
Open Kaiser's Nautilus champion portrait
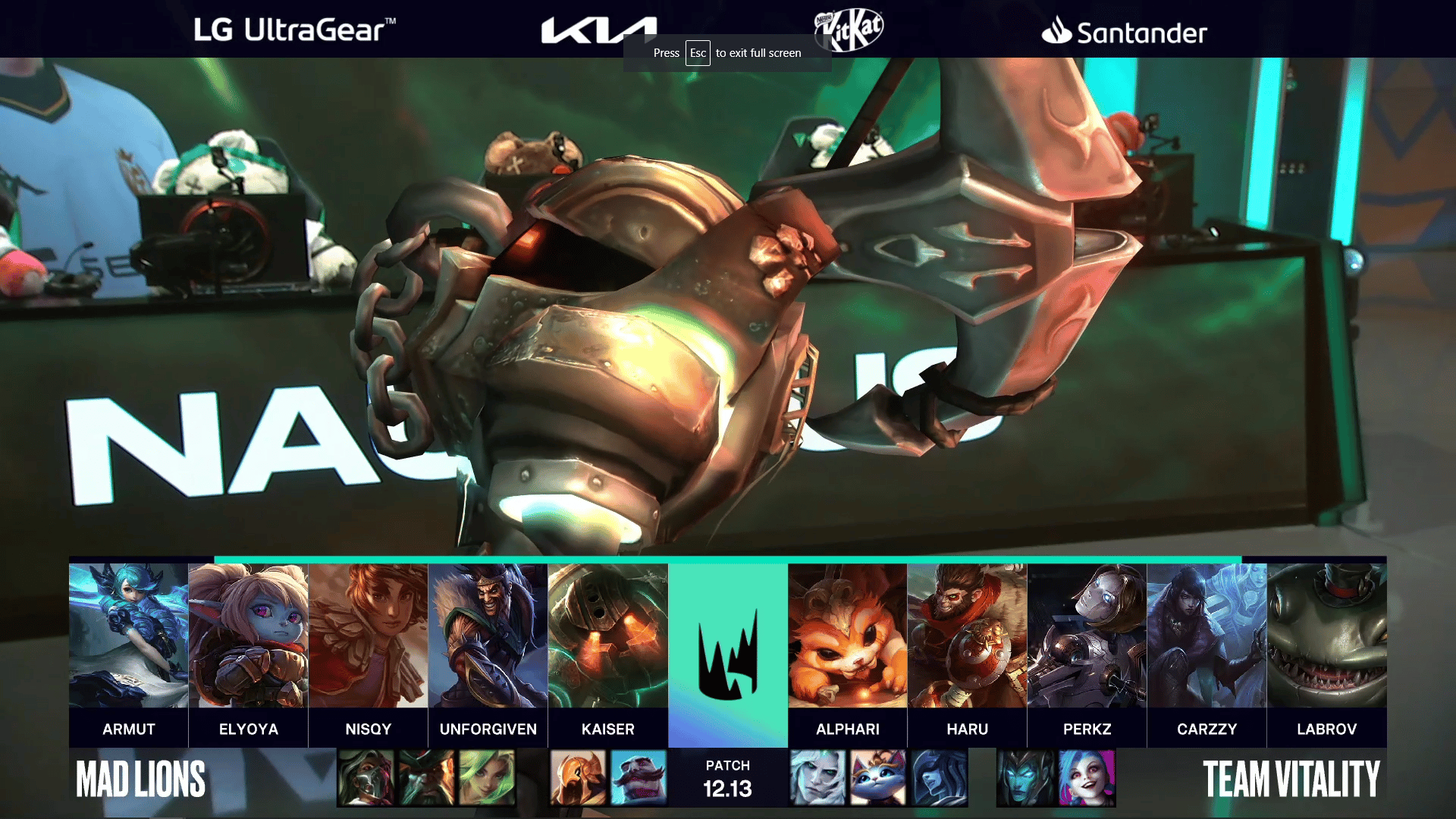pyautogui.click(x=607, y=635)
